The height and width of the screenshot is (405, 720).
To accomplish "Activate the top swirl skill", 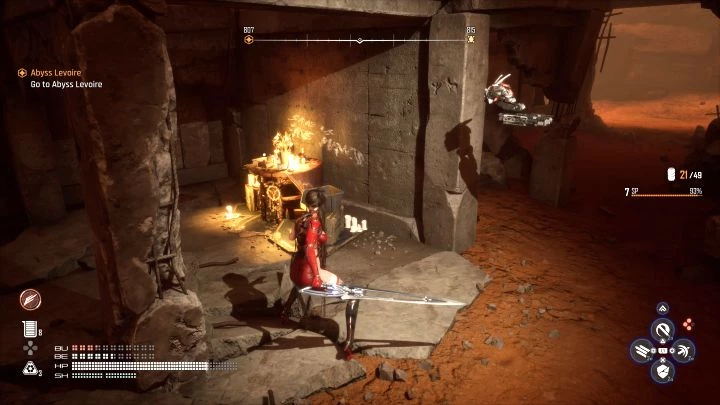I will click(661, 328).
